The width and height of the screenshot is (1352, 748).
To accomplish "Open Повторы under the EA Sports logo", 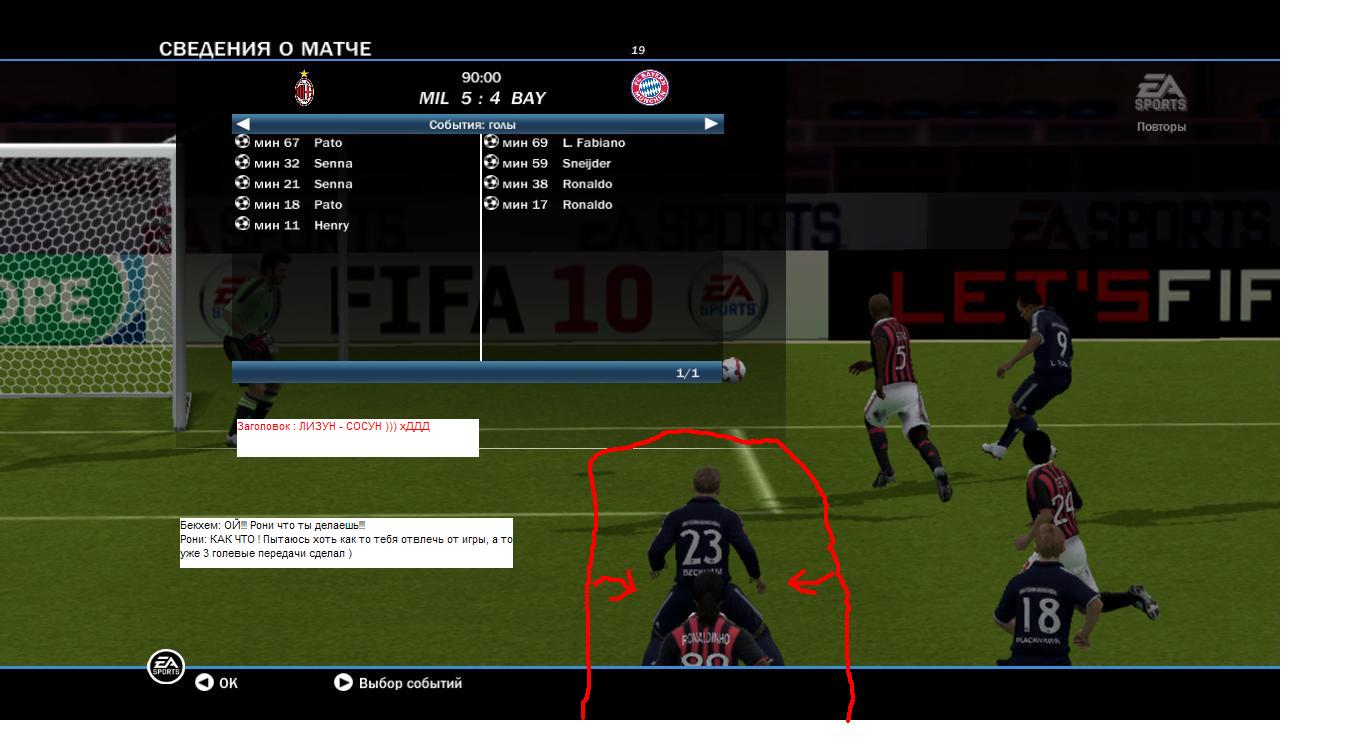I will click(1161, 127).
